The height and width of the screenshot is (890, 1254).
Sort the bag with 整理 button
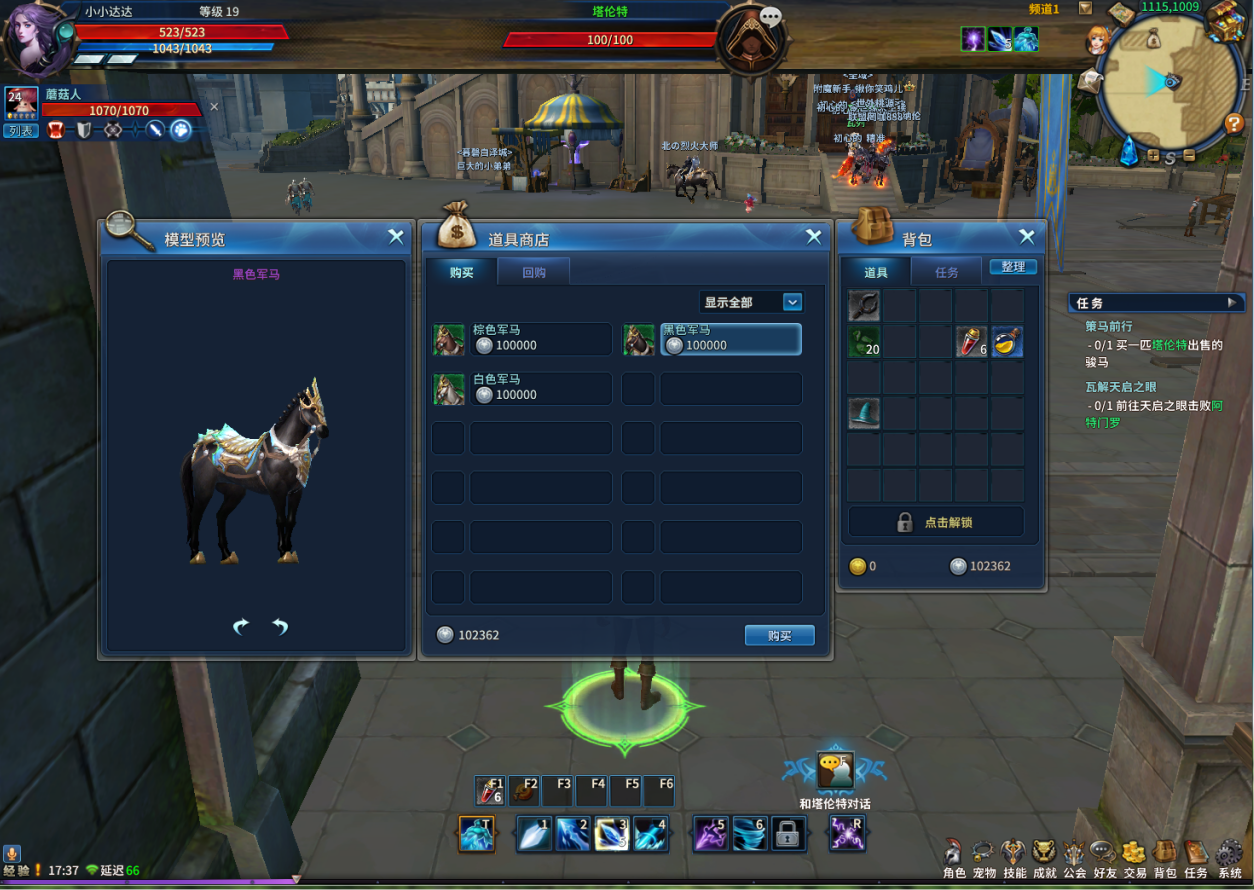(x=1013, y=267)
